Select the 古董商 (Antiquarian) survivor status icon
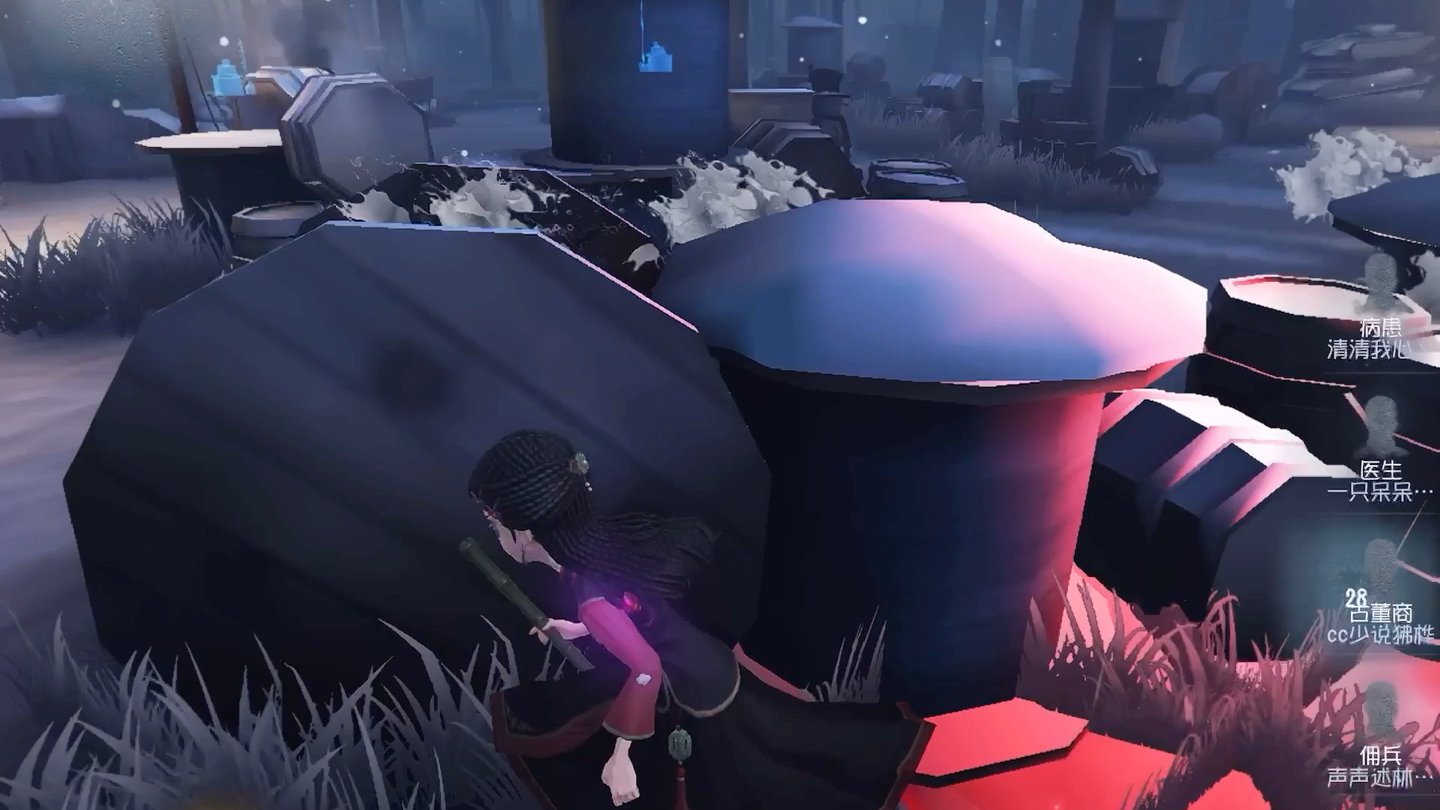 [x=1381, y=568]
